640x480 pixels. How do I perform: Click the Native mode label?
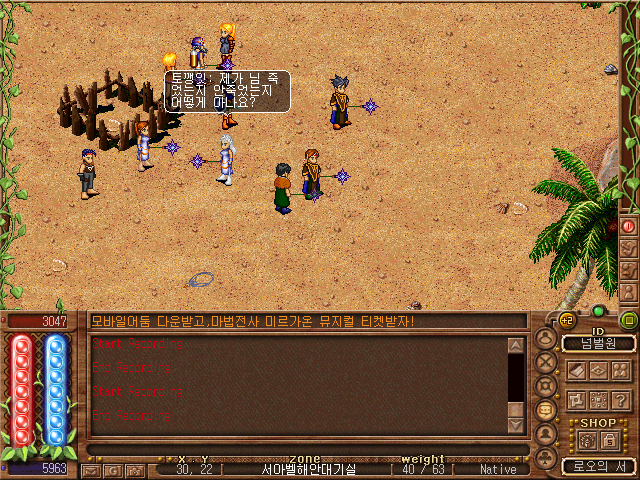(498, 469)
